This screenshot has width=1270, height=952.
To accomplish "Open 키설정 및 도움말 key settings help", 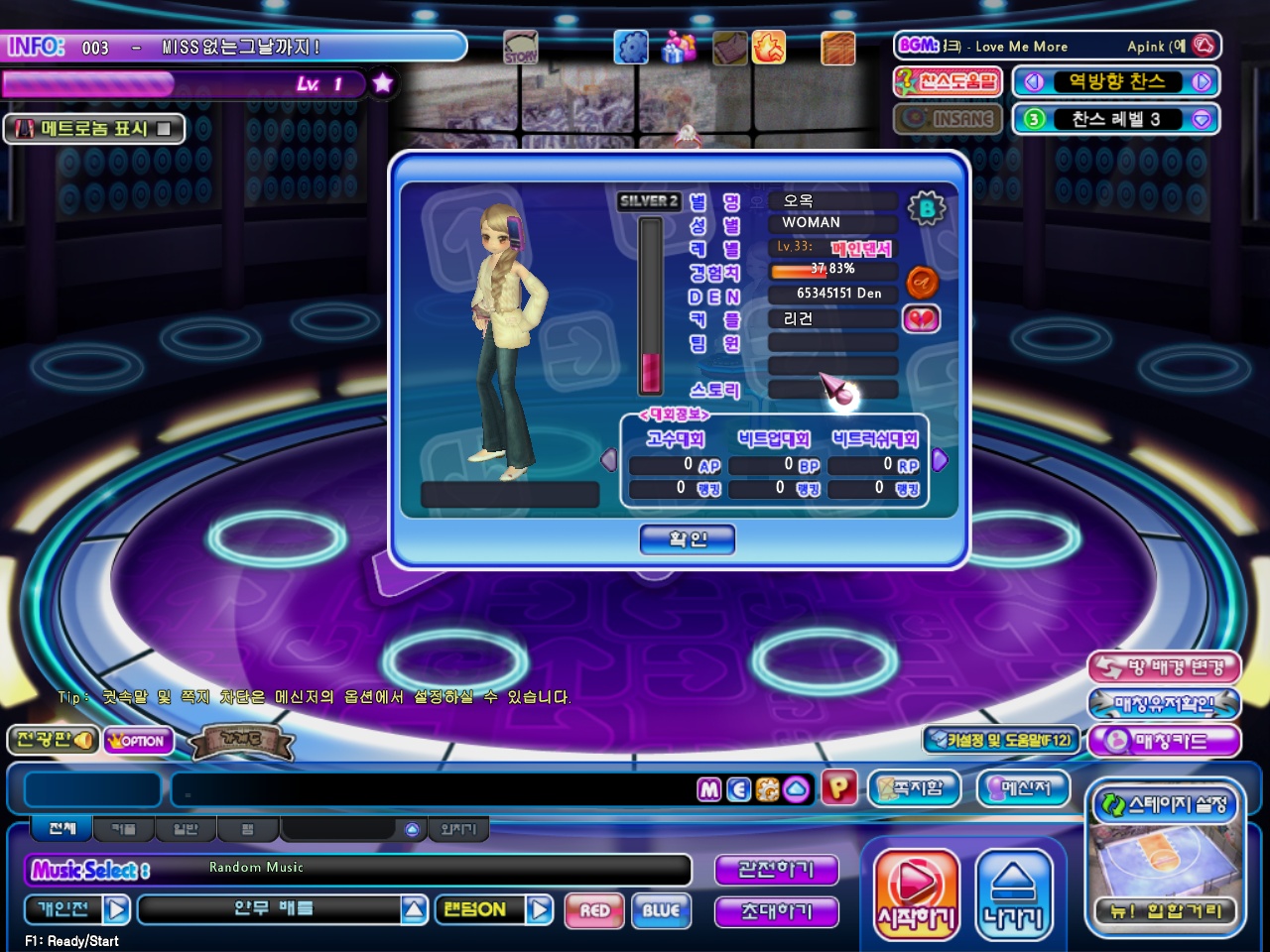I will coord(1000,740).
